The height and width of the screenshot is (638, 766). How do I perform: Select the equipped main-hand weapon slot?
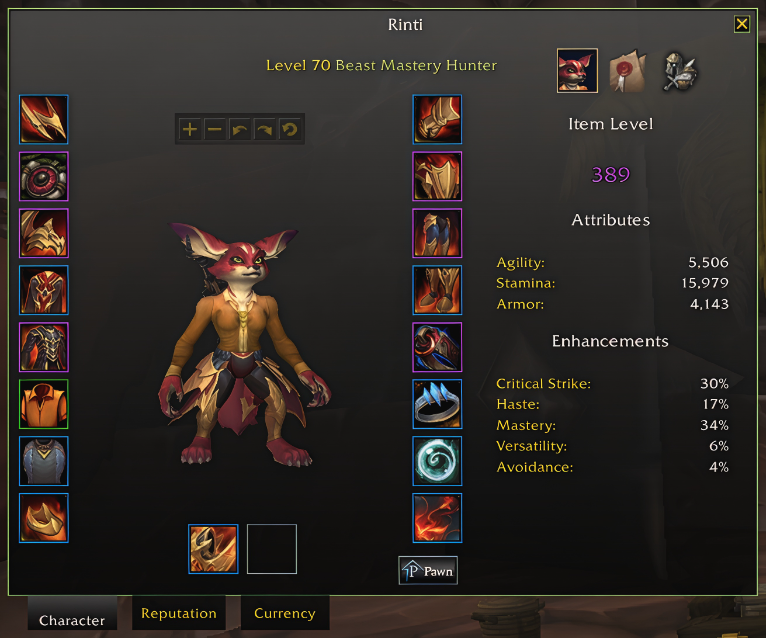pos(213,549)
